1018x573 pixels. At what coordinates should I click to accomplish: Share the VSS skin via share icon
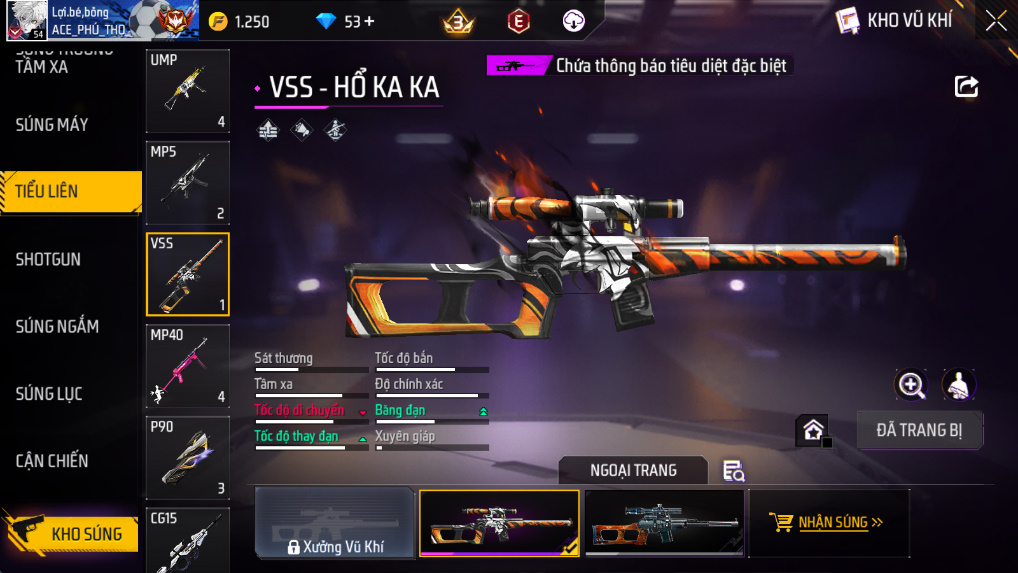tap(966, 87)
